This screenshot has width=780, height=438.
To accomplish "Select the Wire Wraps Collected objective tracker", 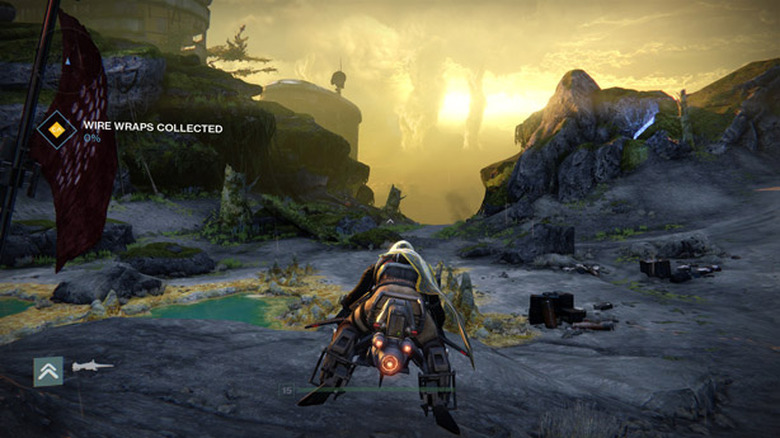I will pyautogui.click(x=153, y=129).
